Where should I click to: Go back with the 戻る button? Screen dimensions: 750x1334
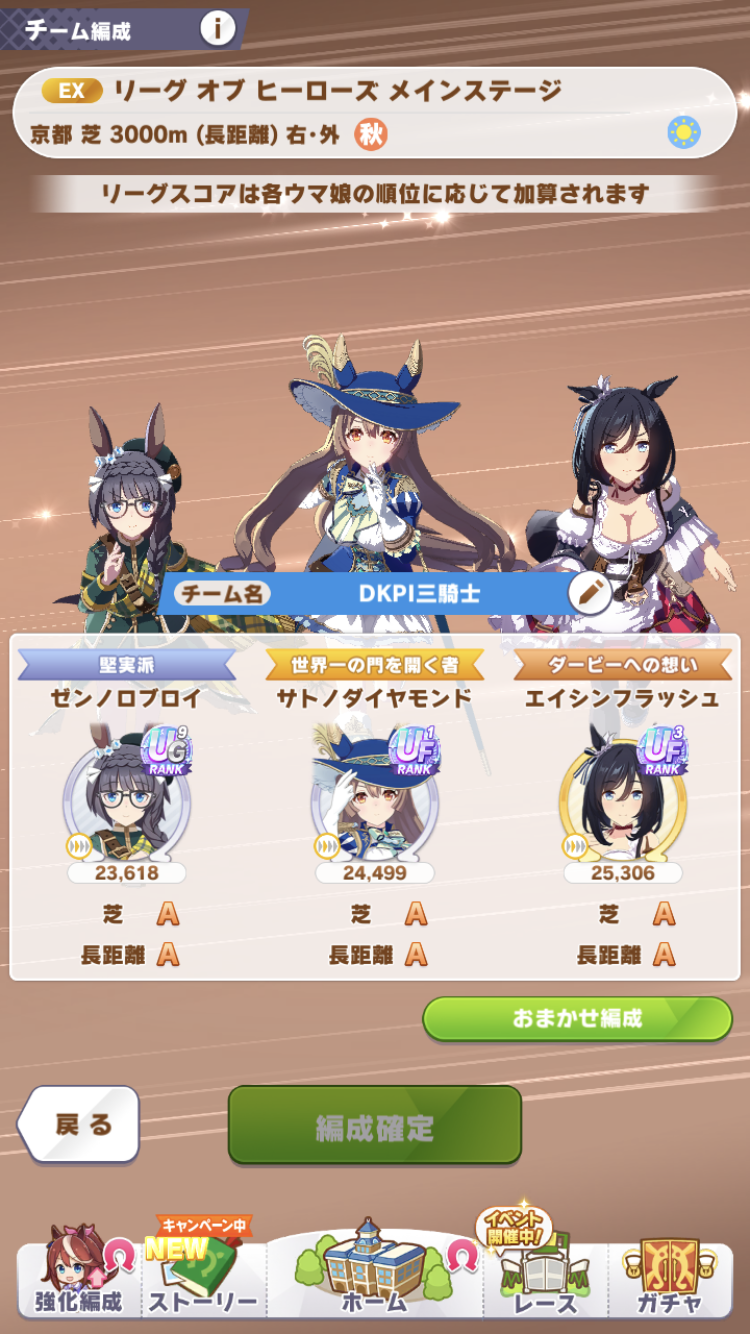(80, 1124)
